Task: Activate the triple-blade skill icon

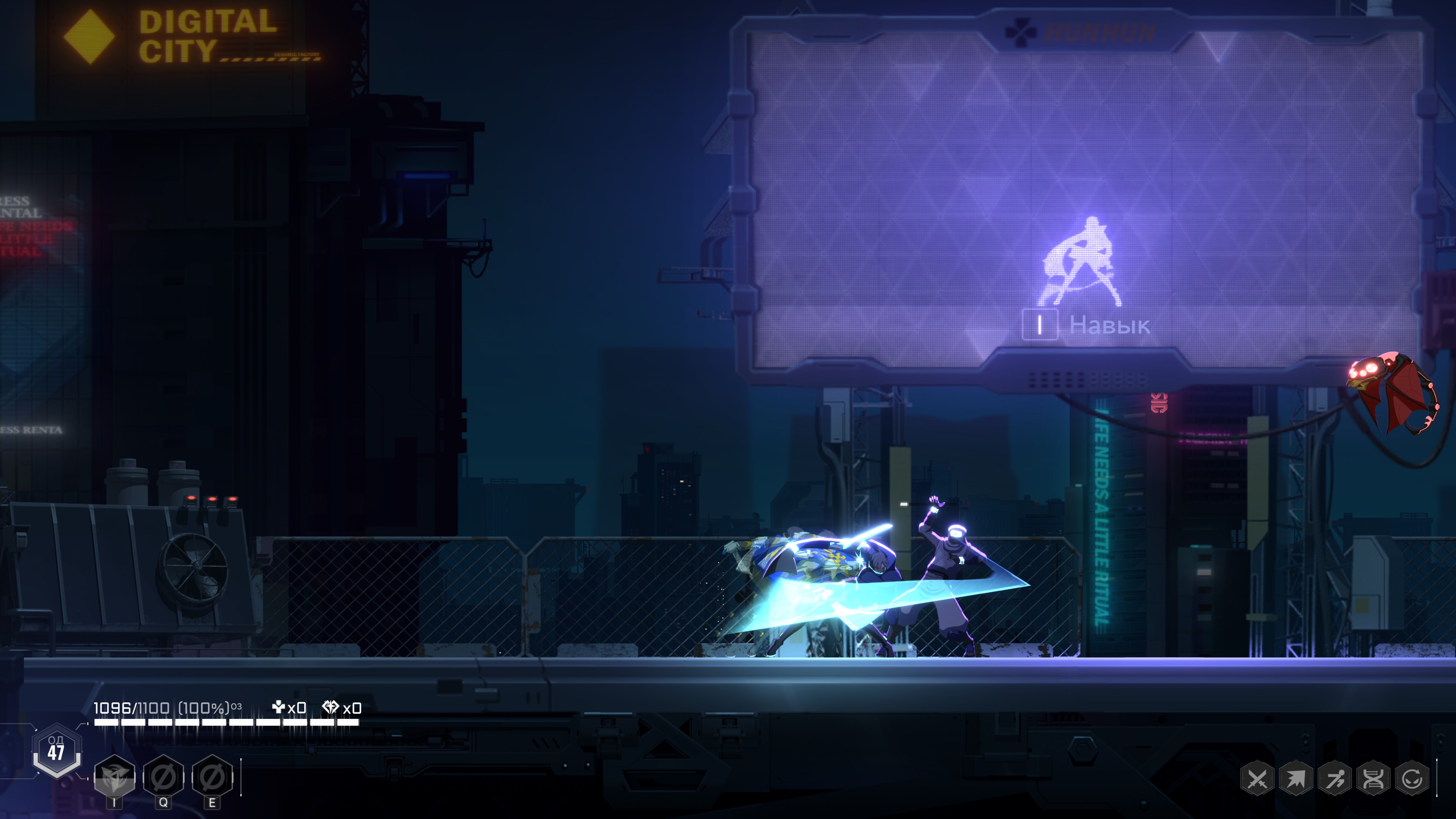Action: point(115,778)
